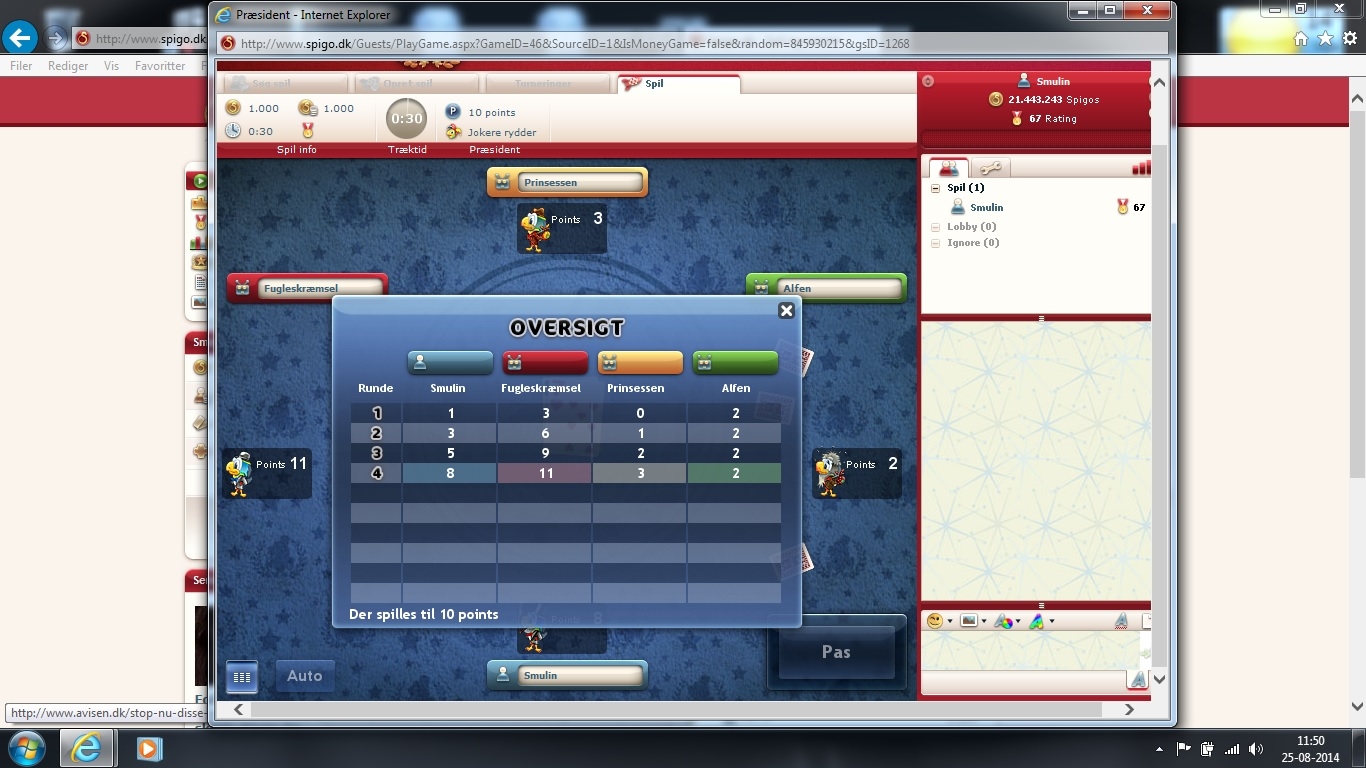Open the smiley emoticon picker in chat

coord(935,621)
